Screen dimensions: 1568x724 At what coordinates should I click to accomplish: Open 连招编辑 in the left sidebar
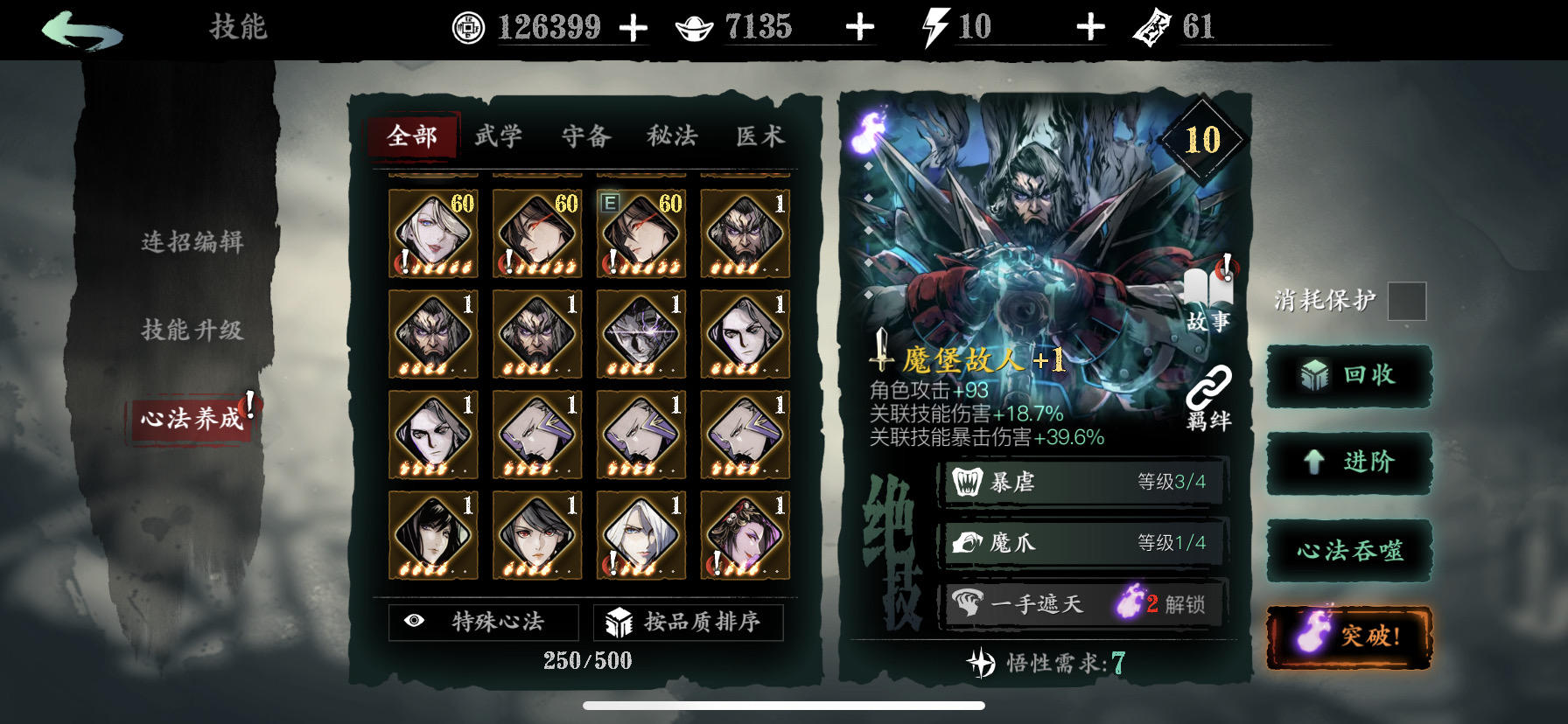194,245
